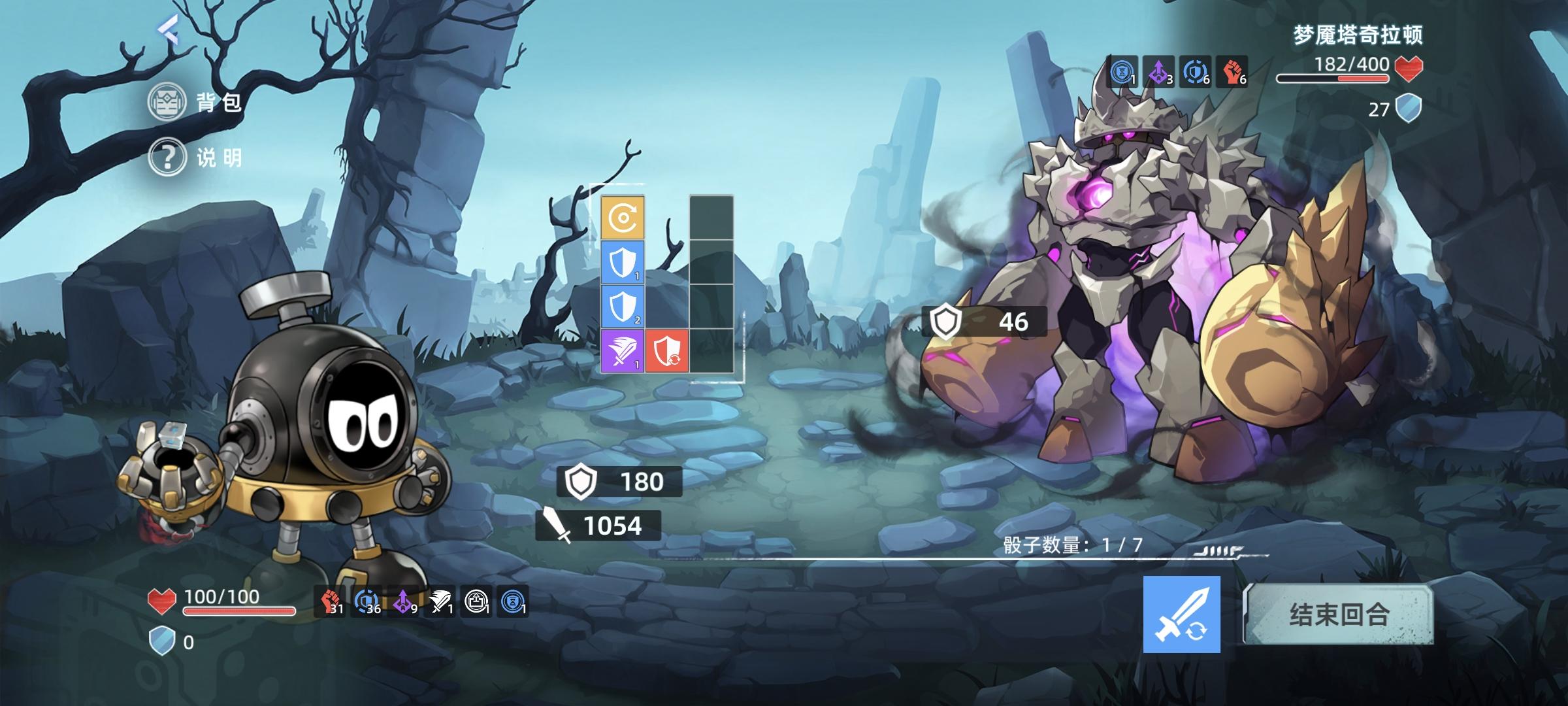This screenshot has width=1568, height=706.
Task: Open the 背包 backpack panel
Action: pos(196,101)
